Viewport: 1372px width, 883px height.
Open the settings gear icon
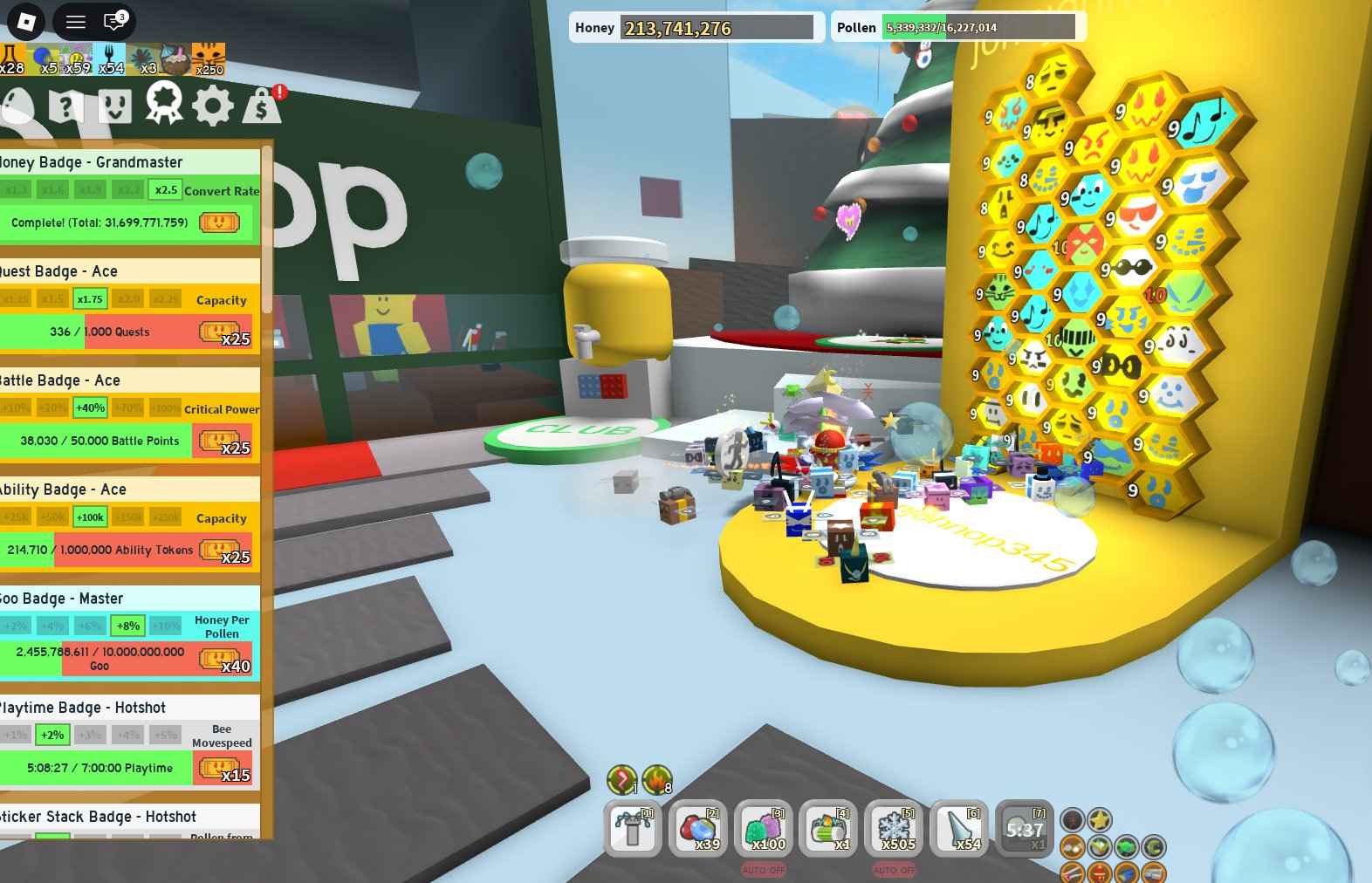212,106
